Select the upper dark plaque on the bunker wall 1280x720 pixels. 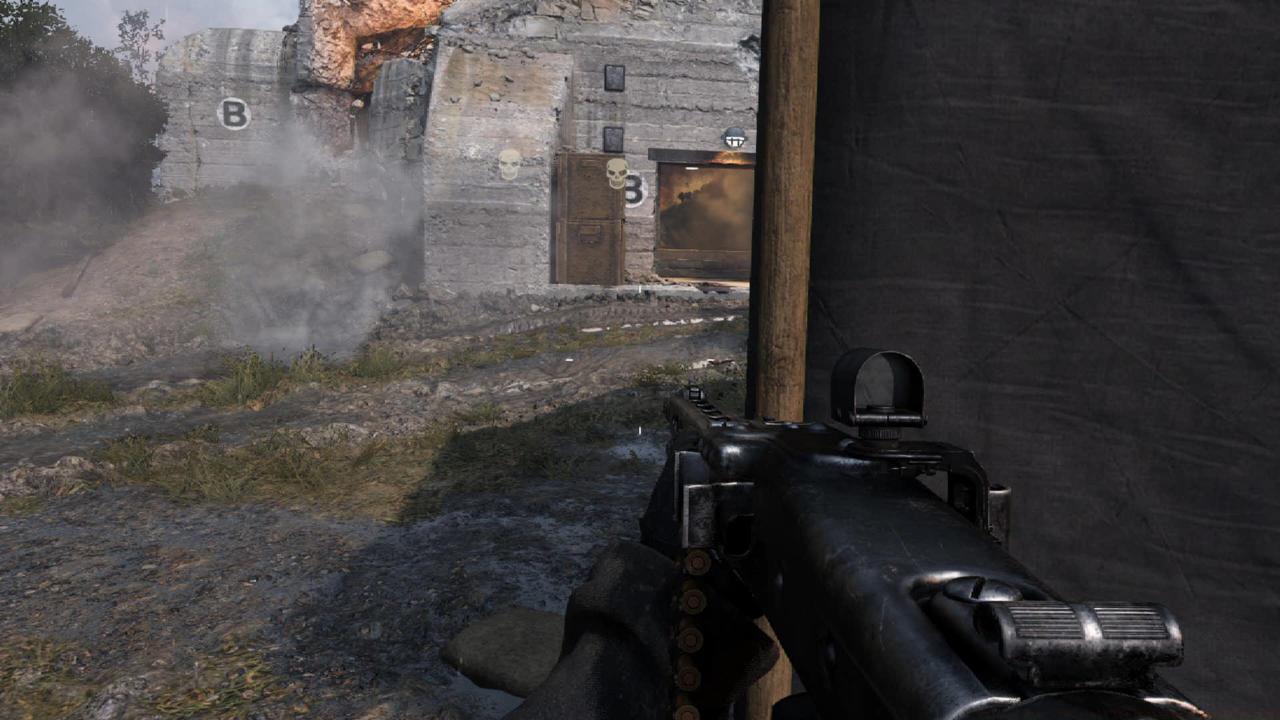click(x=615, y=76)
